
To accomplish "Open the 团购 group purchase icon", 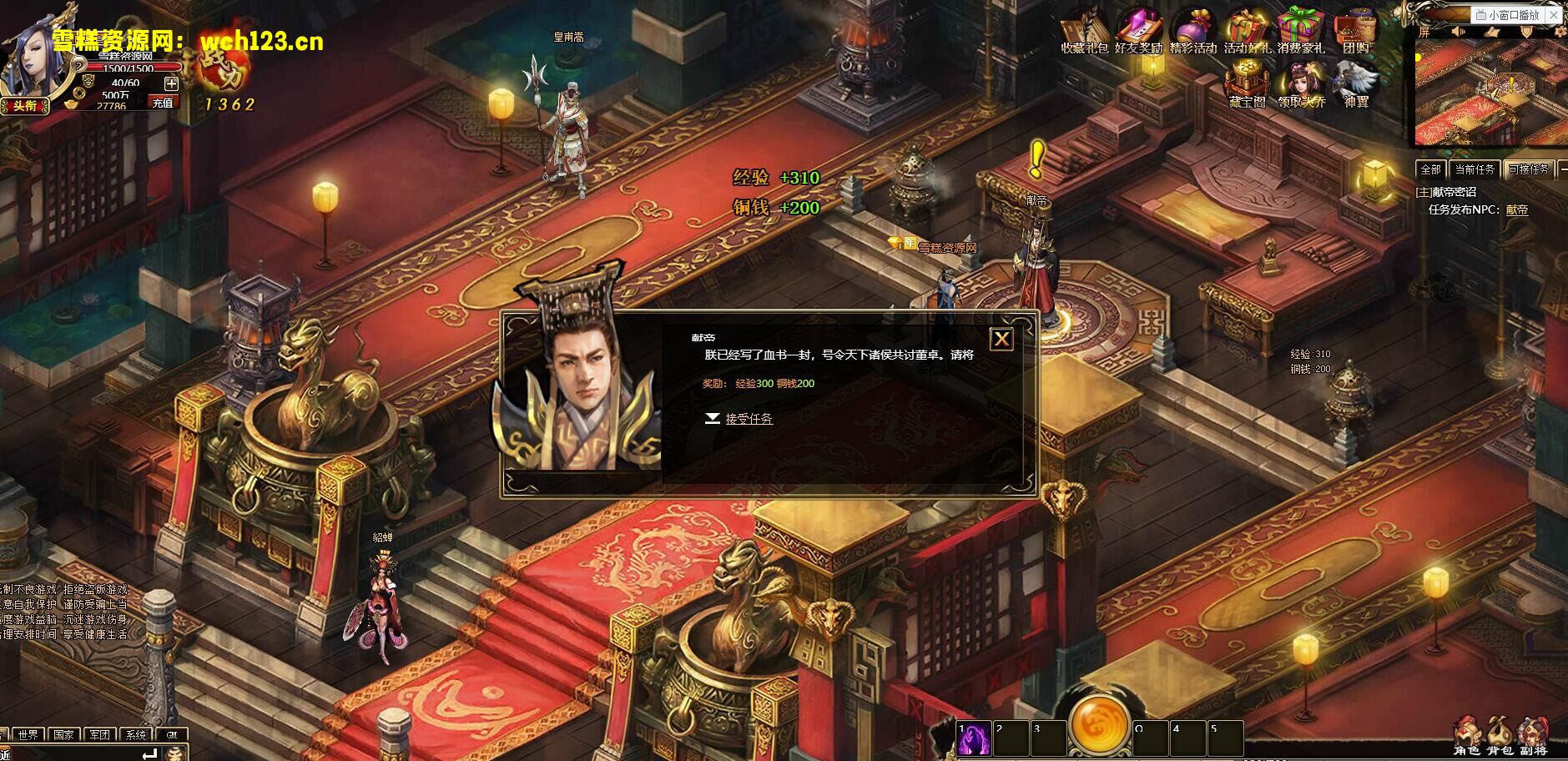I will 1355,30.
